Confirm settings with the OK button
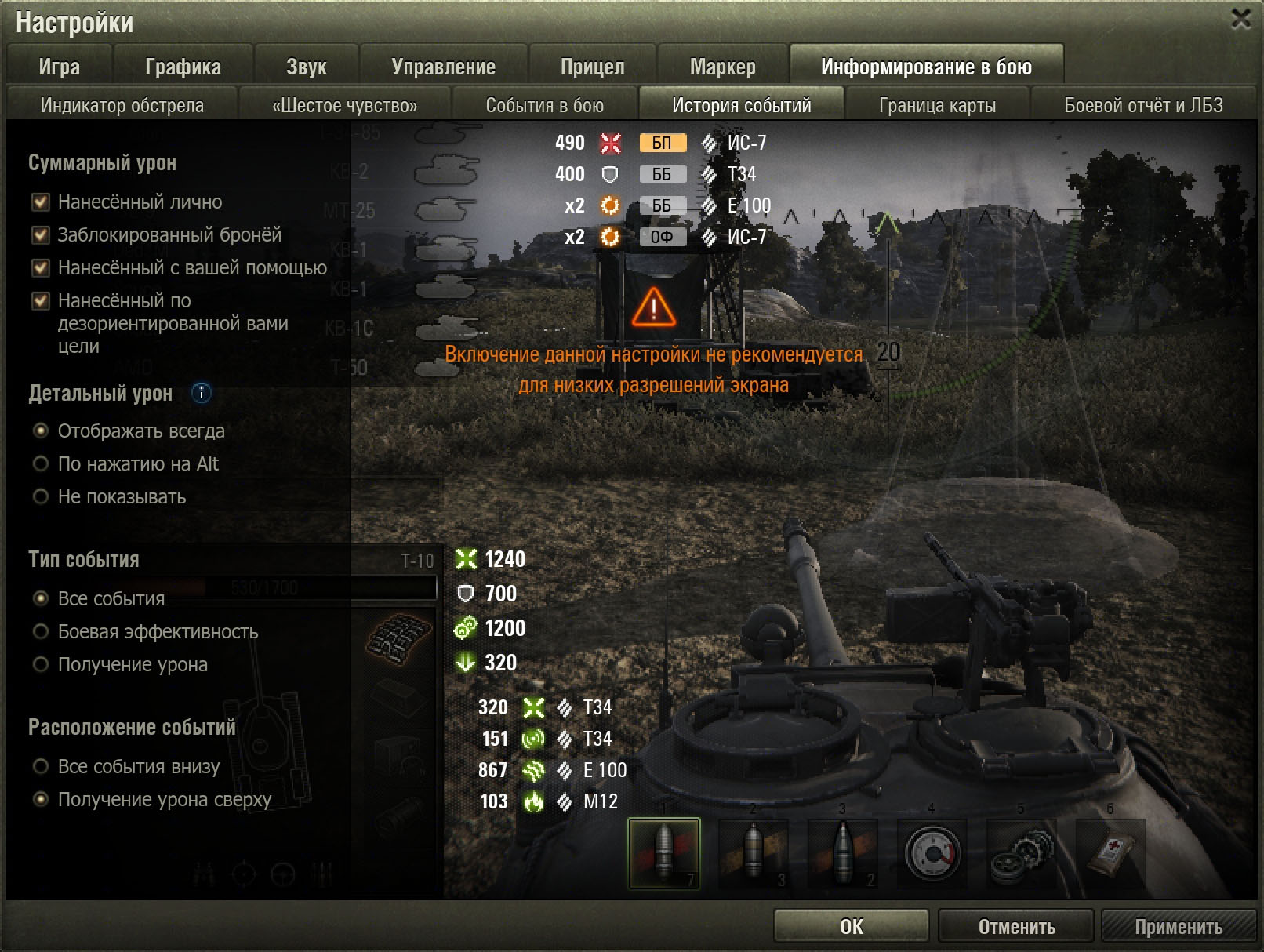1264x952 pixels. [851, 926]
